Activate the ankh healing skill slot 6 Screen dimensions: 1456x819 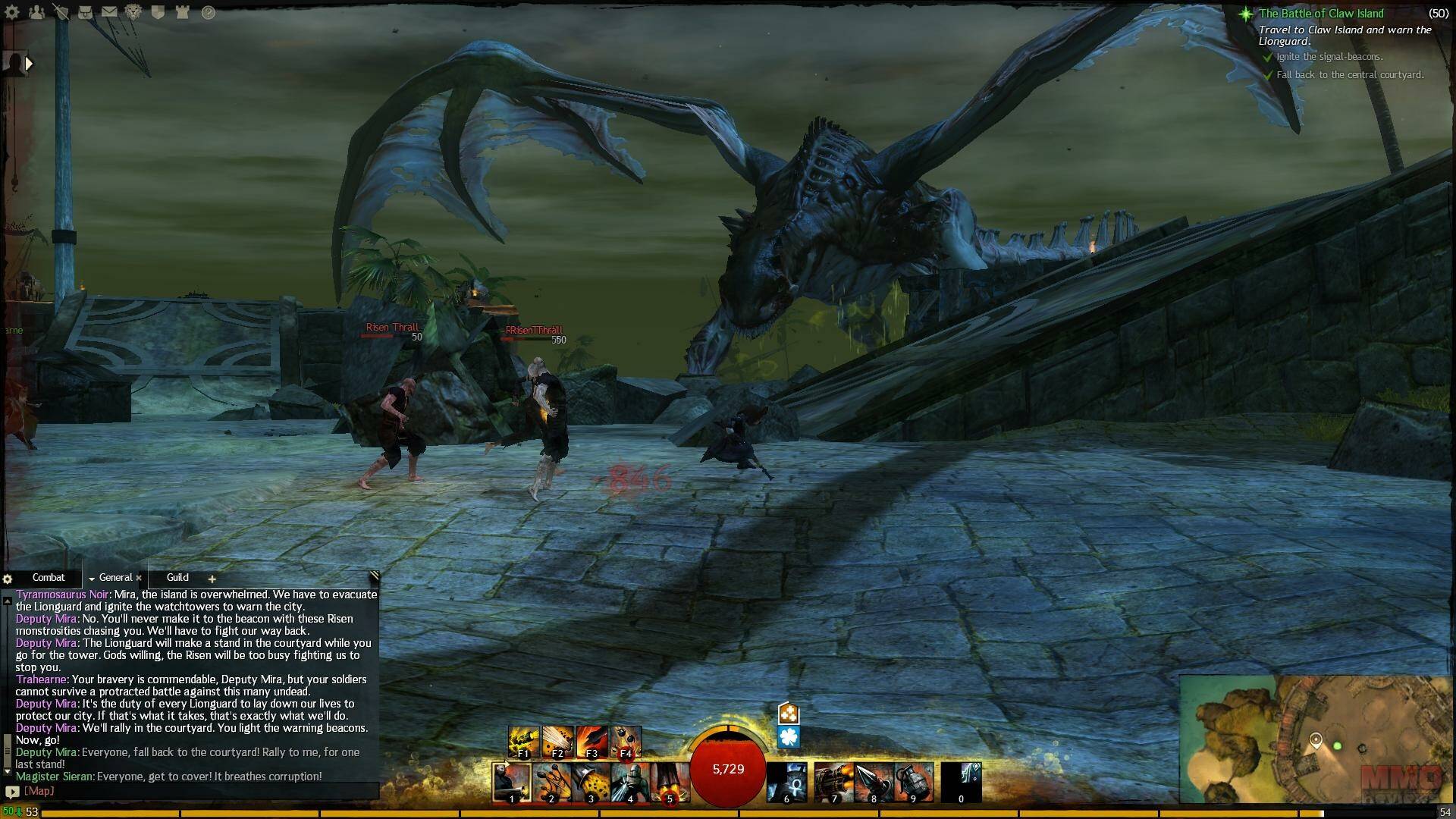coord(786,782)
